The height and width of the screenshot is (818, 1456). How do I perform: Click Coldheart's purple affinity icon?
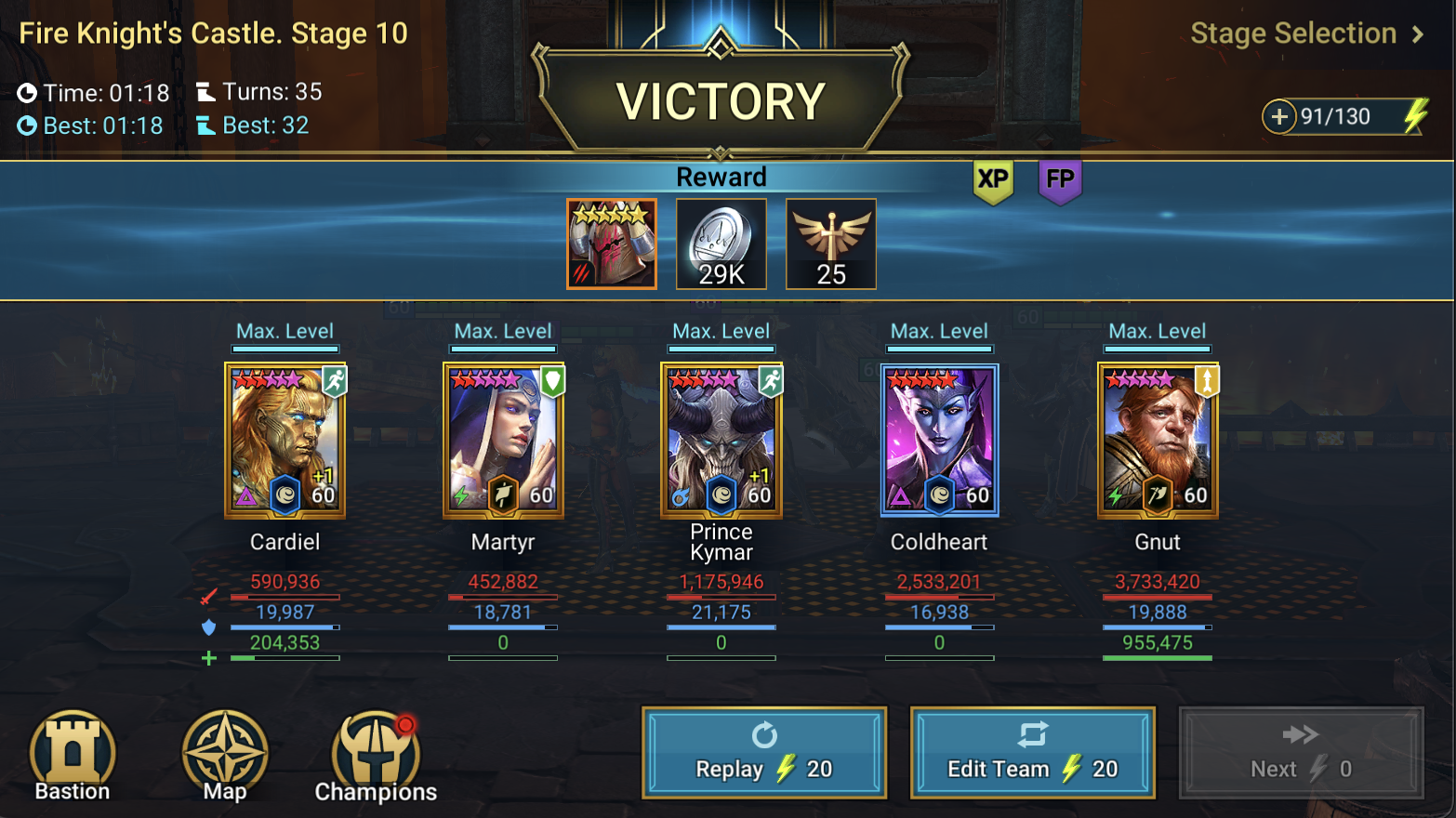tap(899, 496)
